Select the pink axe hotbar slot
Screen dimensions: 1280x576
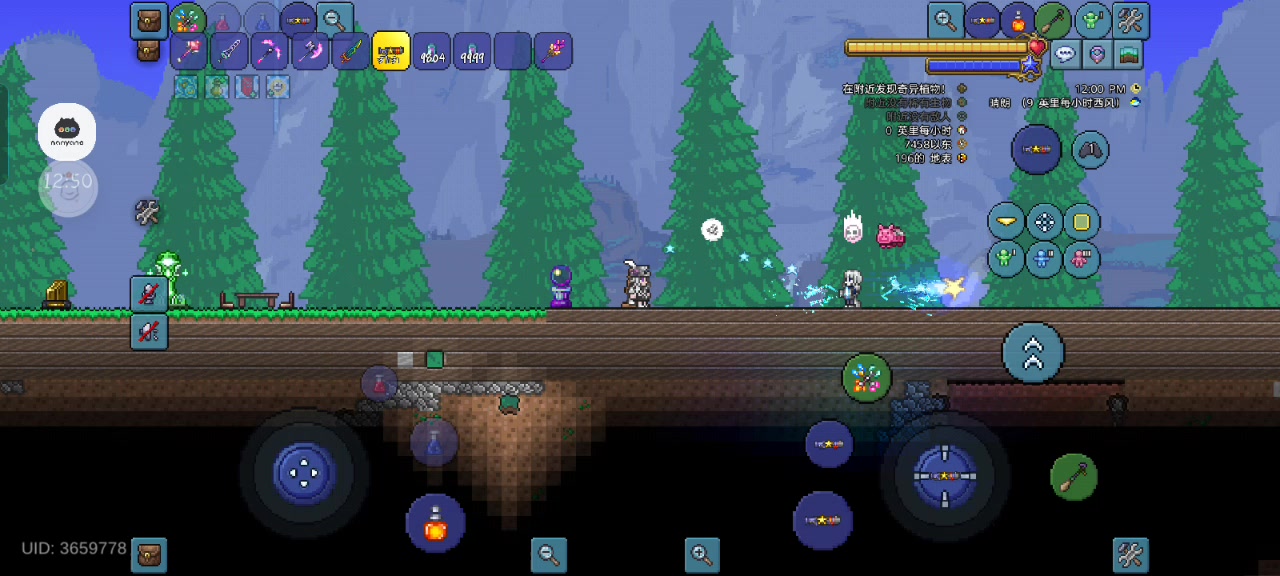[x=310, y=51]
